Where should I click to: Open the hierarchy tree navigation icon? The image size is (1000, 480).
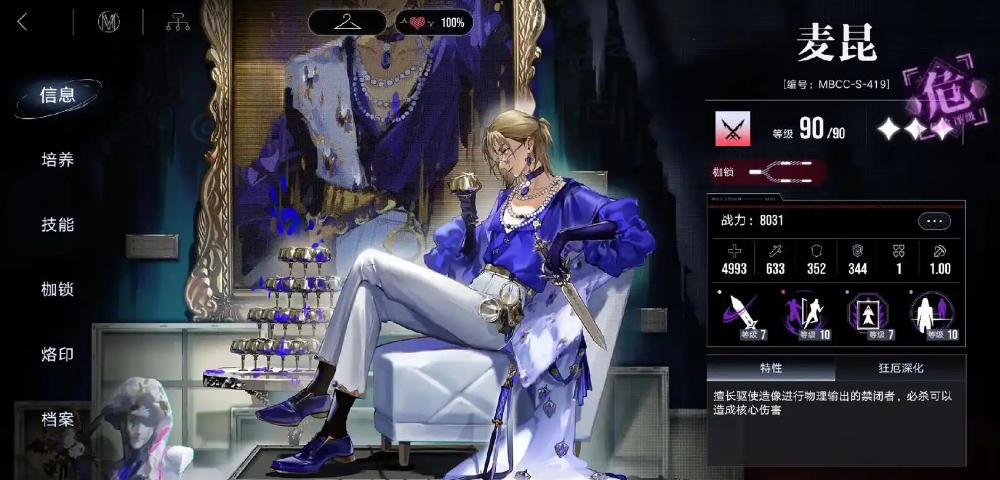(x=178, y=22)
